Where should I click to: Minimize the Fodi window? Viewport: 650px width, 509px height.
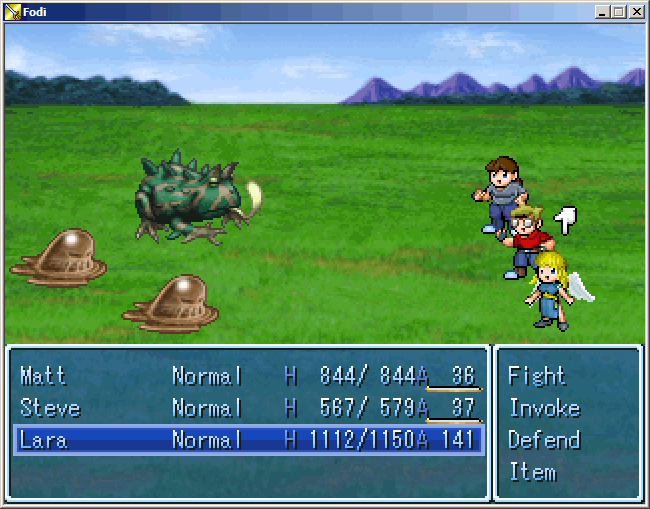tap(602, 12)
